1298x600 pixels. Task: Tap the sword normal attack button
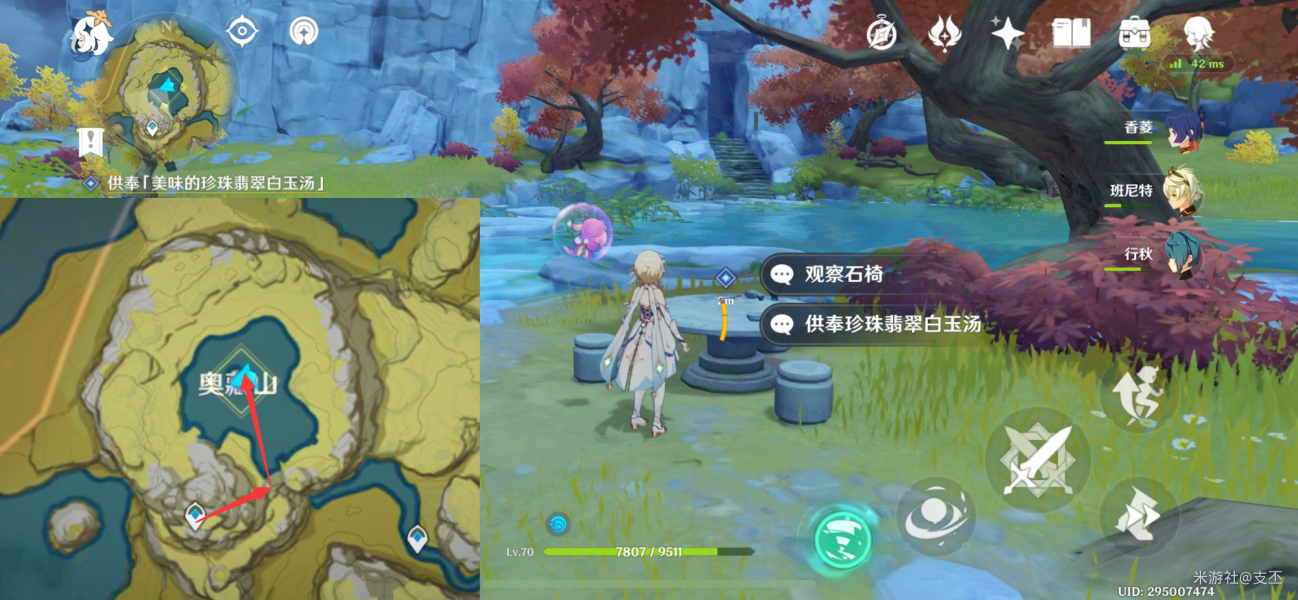point(1036,460)
